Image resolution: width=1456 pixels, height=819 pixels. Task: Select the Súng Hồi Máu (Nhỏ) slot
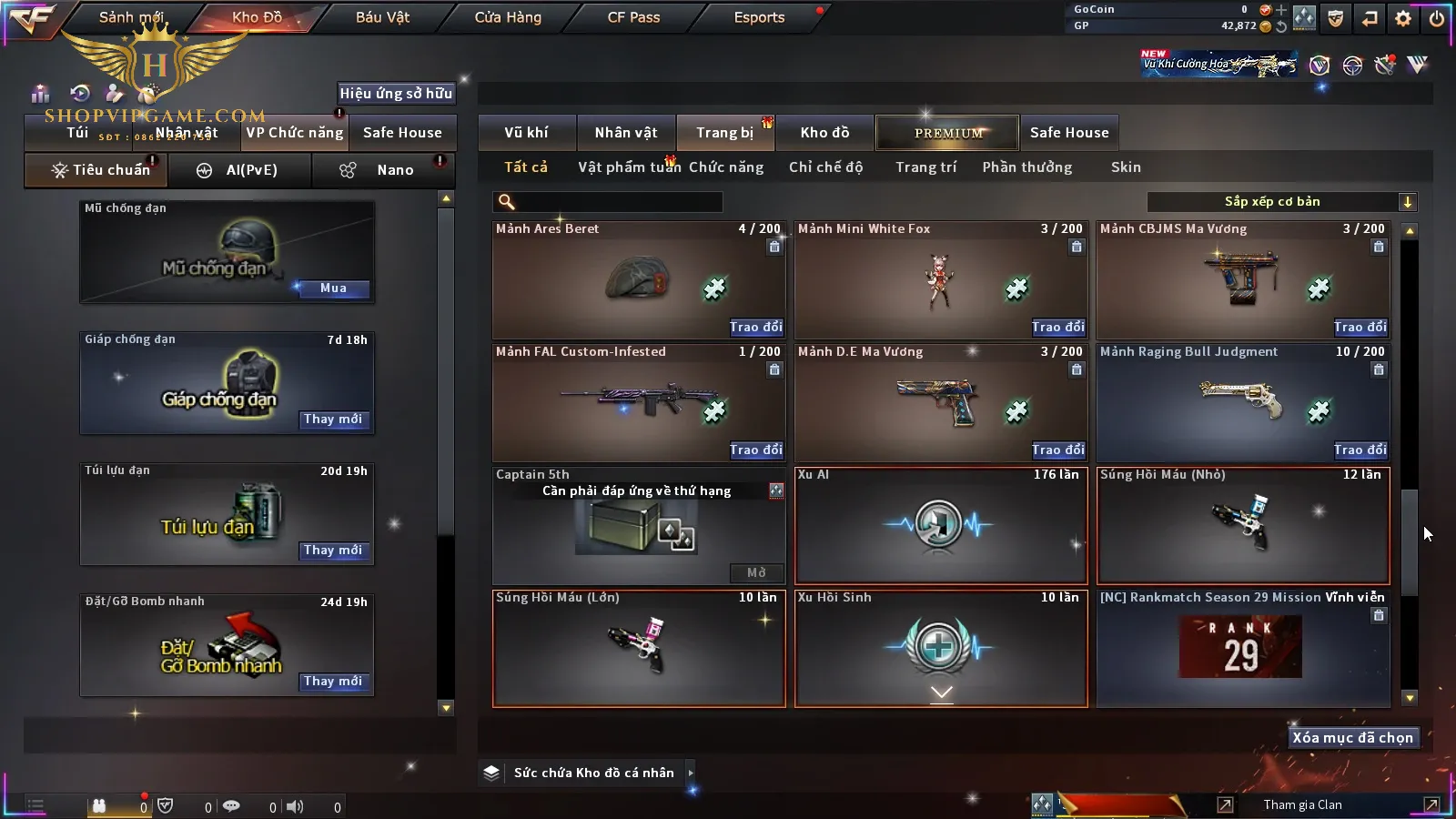1243,525
